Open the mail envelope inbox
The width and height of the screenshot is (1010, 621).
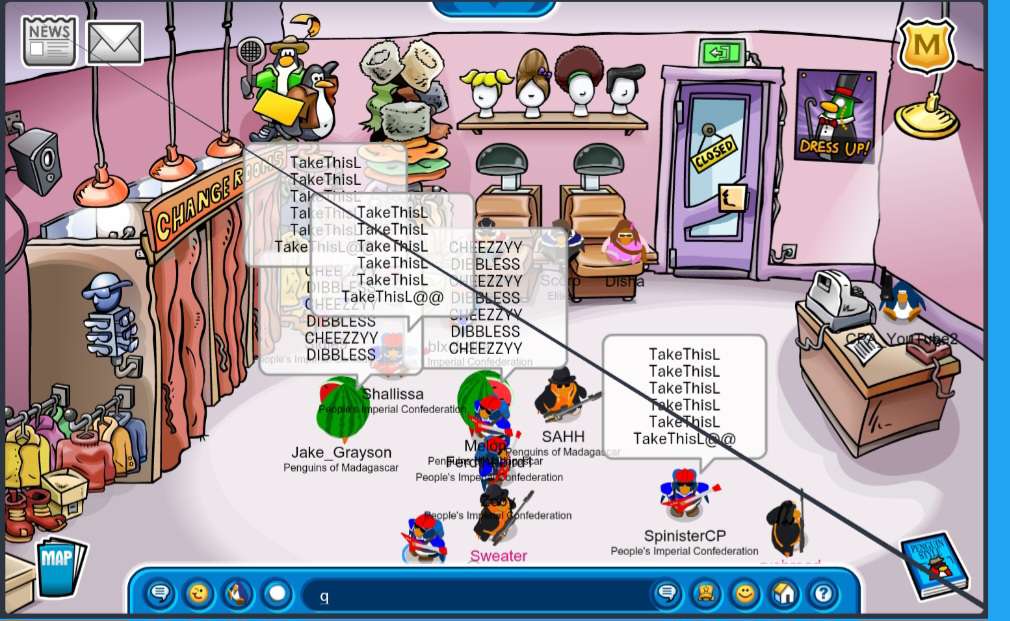pyautogui.click(x=114, y=42)
